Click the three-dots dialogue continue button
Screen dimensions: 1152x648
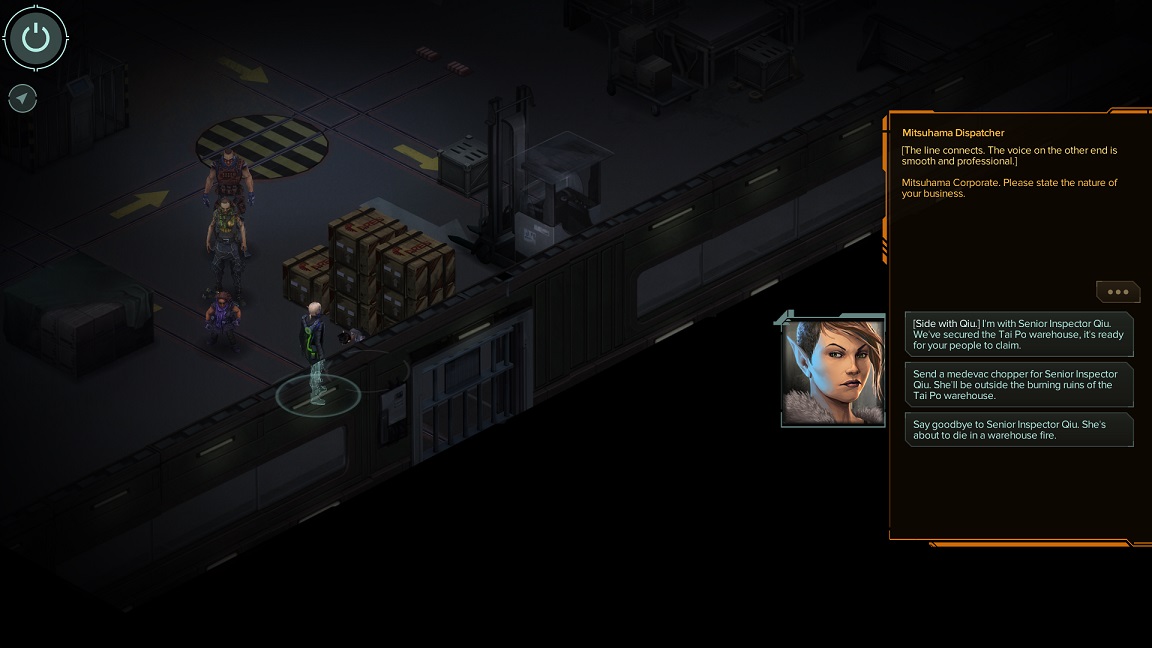click(1118, 292)
